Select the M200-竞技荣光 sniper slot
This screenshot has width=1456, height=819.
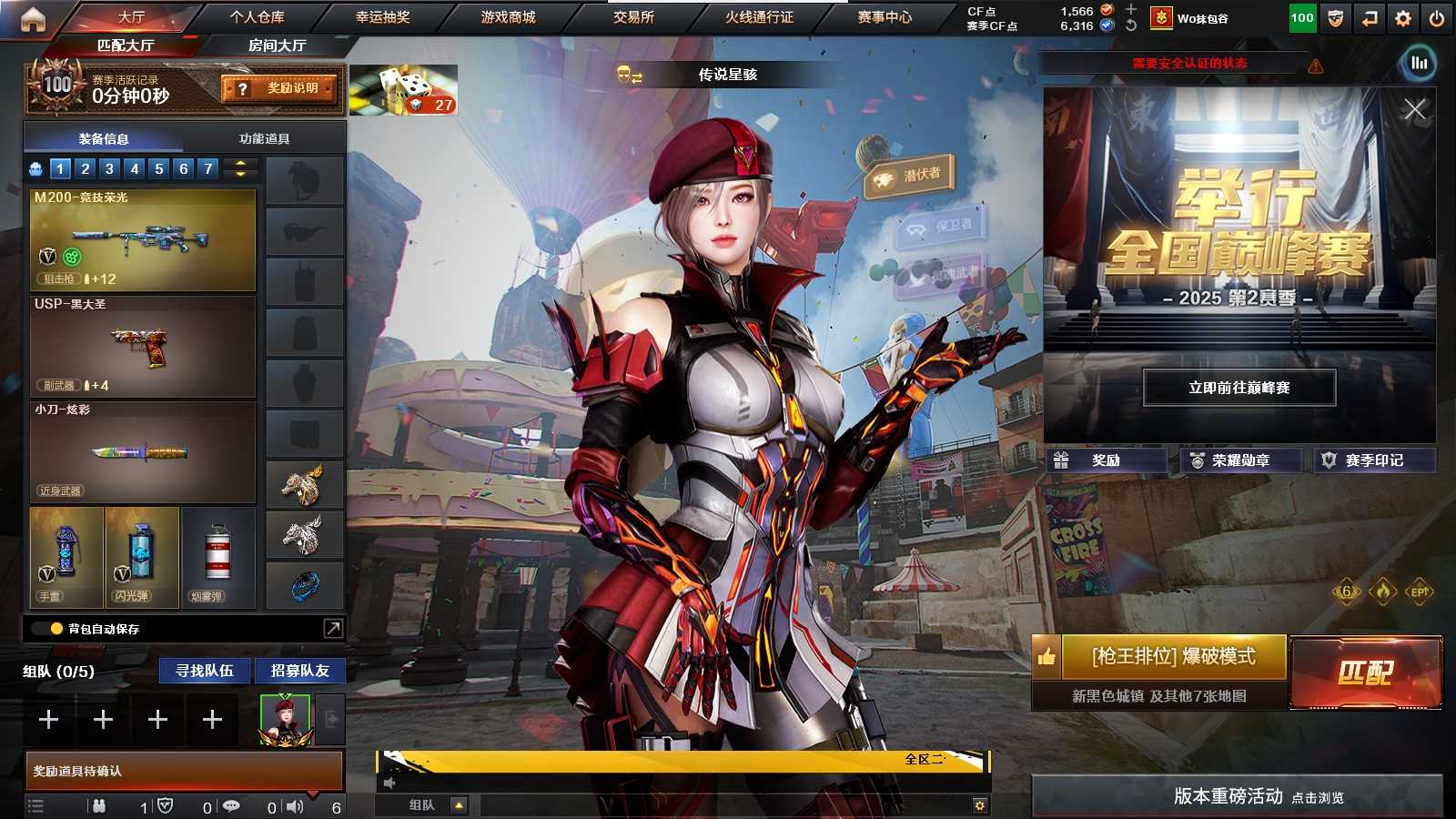click(143, 240)
